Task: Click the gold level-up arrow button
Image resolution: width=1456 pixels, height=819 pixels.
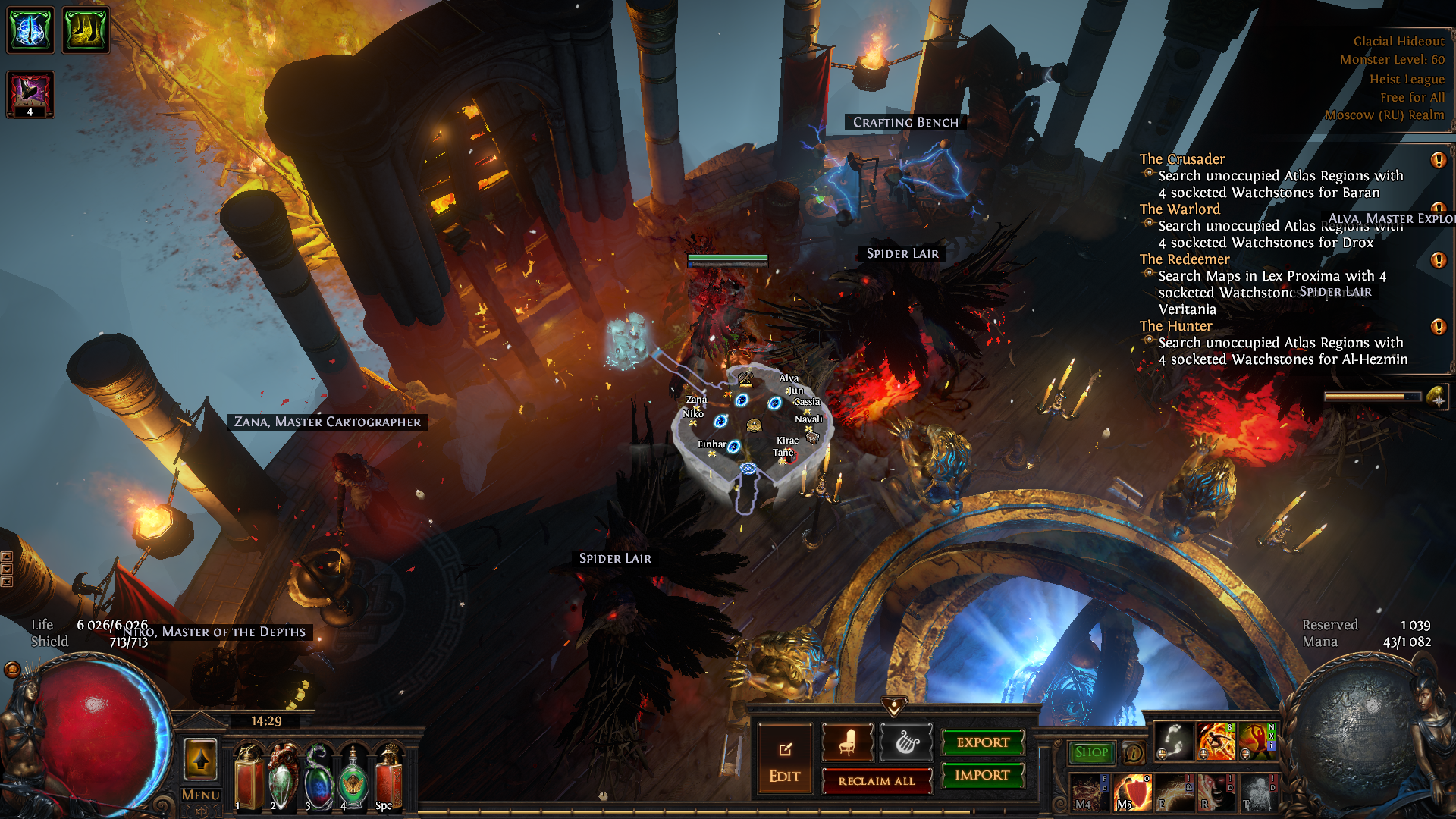Action: point(201,759)
